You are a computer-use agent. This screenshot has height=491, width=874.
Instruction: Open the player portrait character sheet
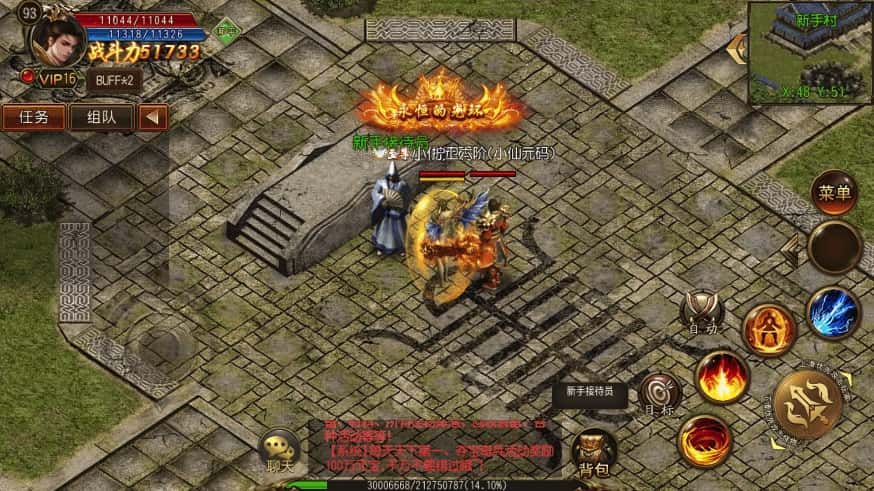(57, 38)
